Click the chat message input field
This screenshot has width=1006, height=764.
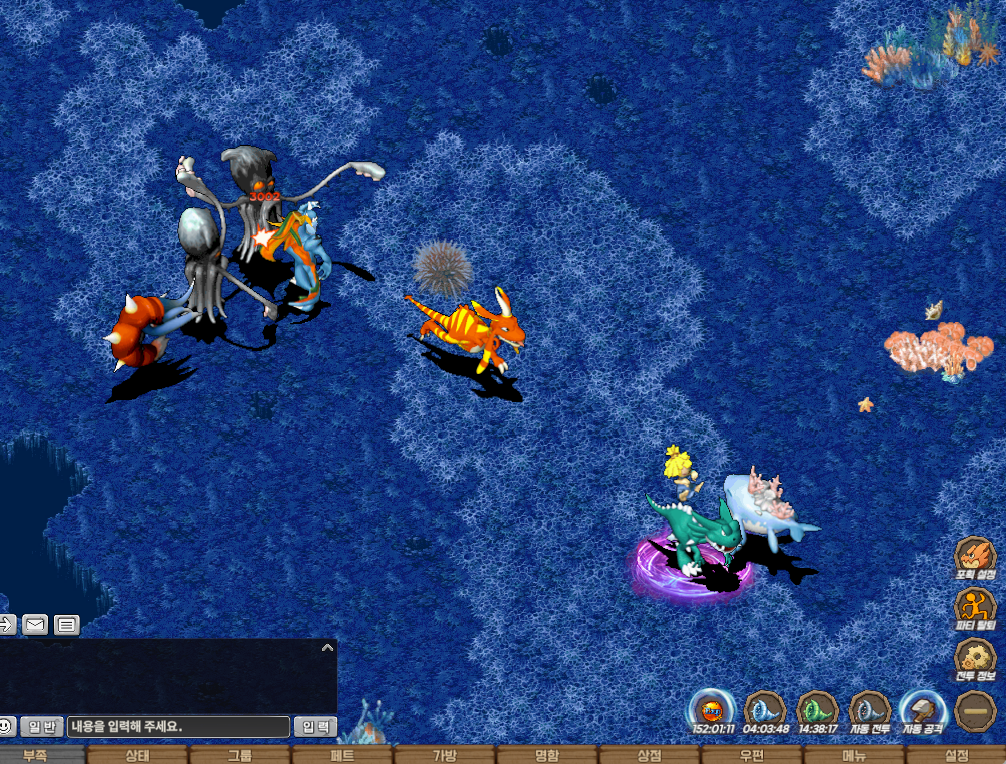tap(178, 727)
